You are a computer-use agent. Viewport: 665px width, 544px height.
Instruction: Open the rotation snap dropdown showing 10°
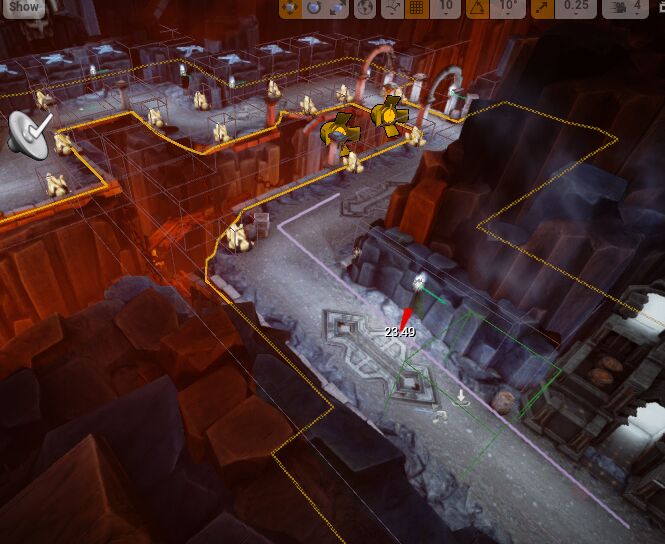(x=509, y=7)
